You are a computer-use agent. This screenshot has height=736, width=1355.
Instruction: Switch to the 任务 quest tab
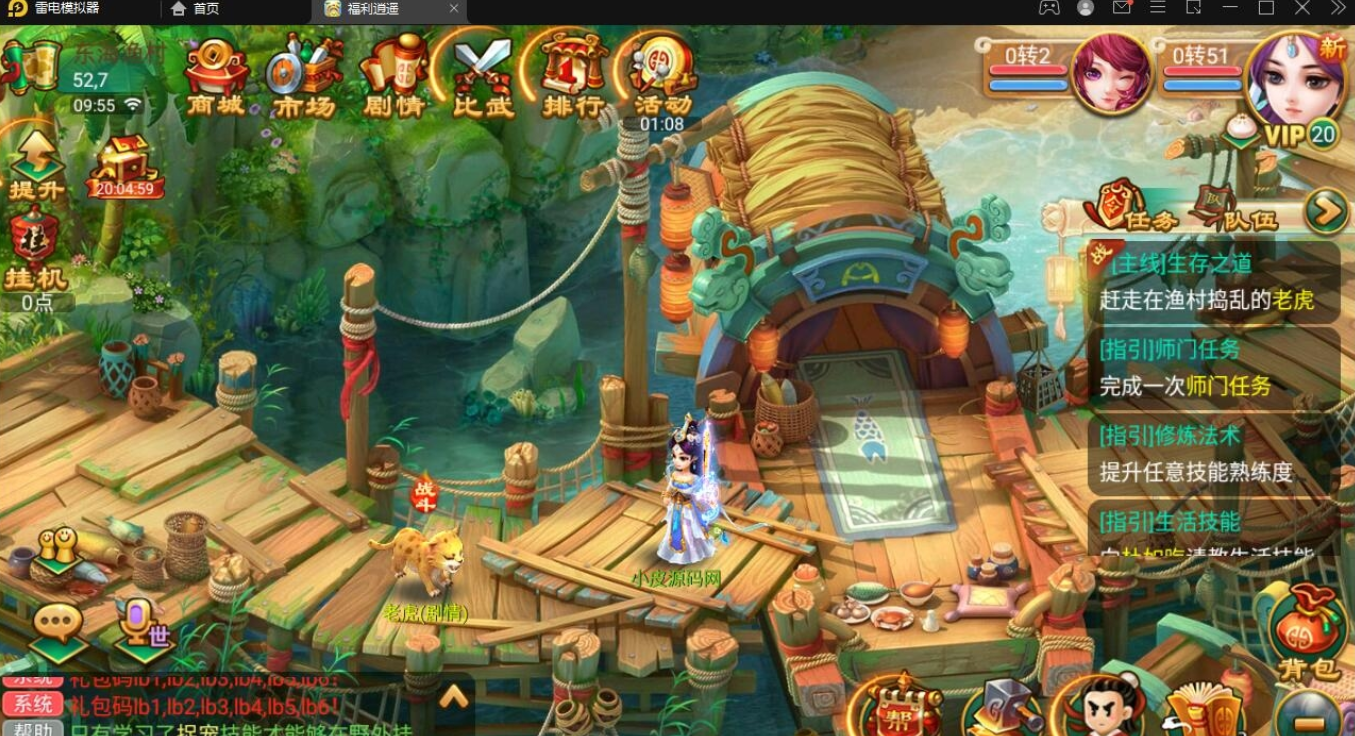click(x=1137, y=211)
